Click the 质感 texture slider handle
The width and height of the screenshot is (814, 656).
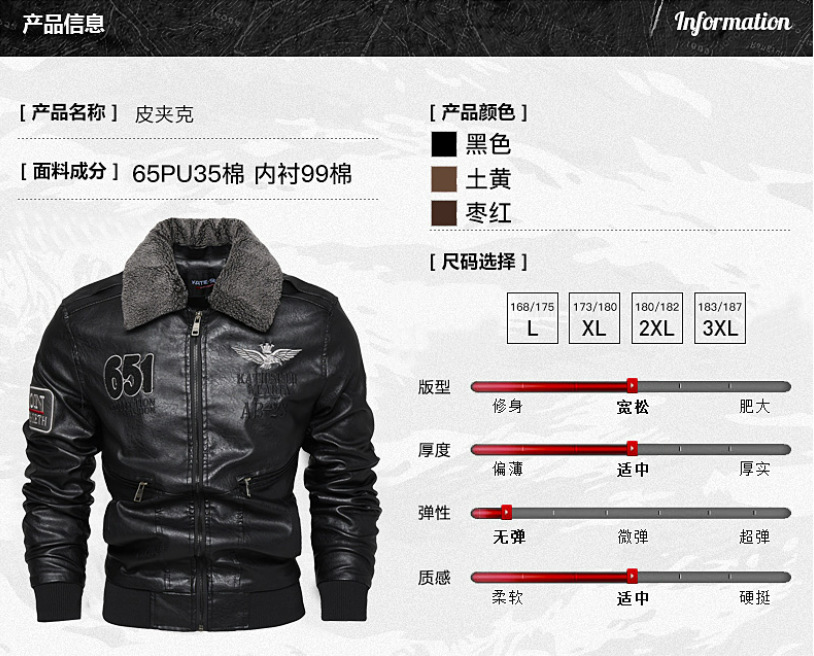[x=632, y=576]
